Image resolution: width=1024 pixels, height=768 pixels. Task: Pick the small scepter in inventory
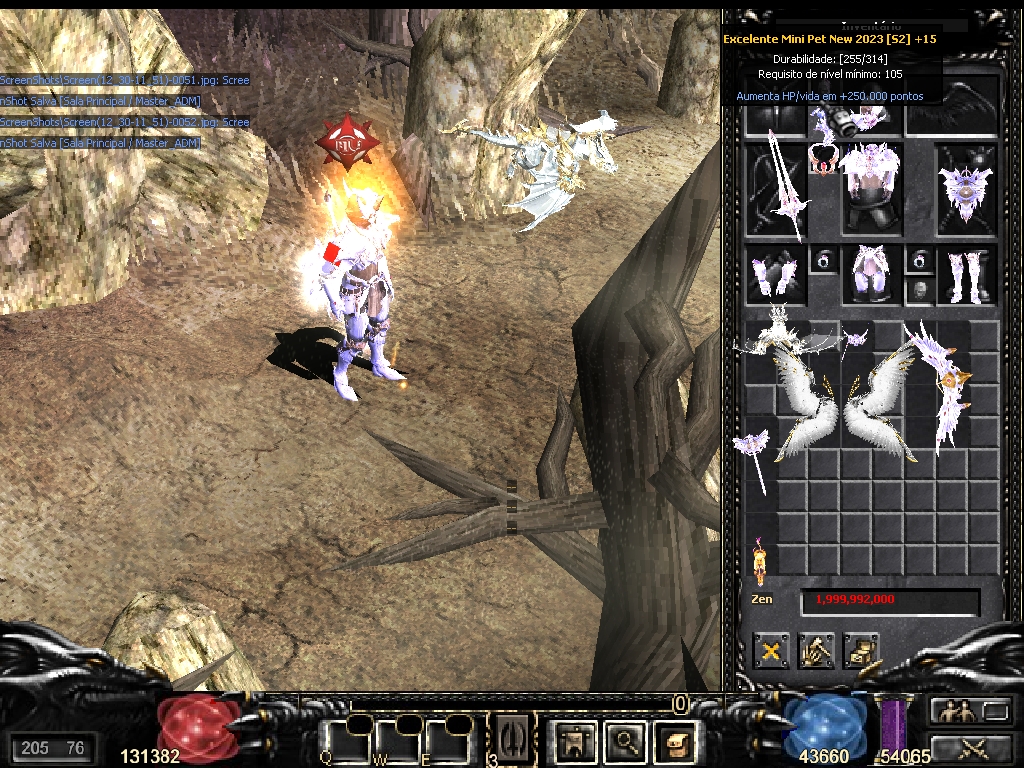click(757, 455)
